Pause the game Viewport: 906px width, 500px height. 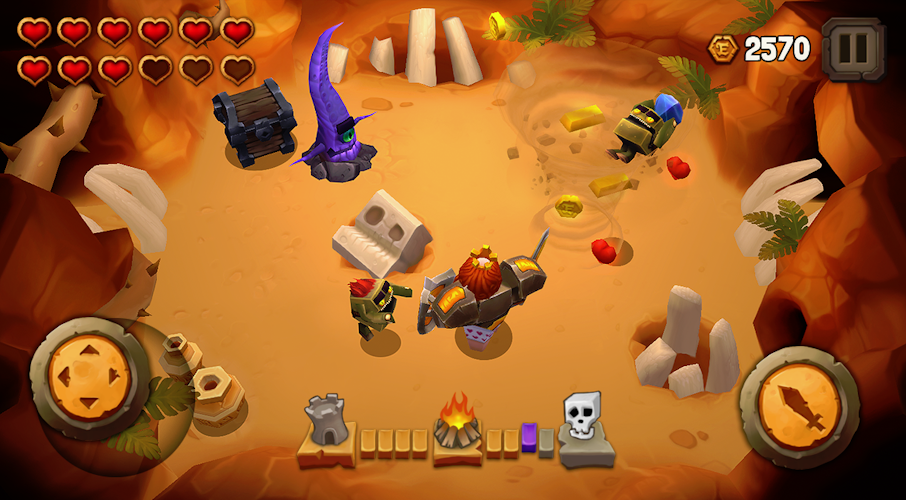(x=853, y=47)
